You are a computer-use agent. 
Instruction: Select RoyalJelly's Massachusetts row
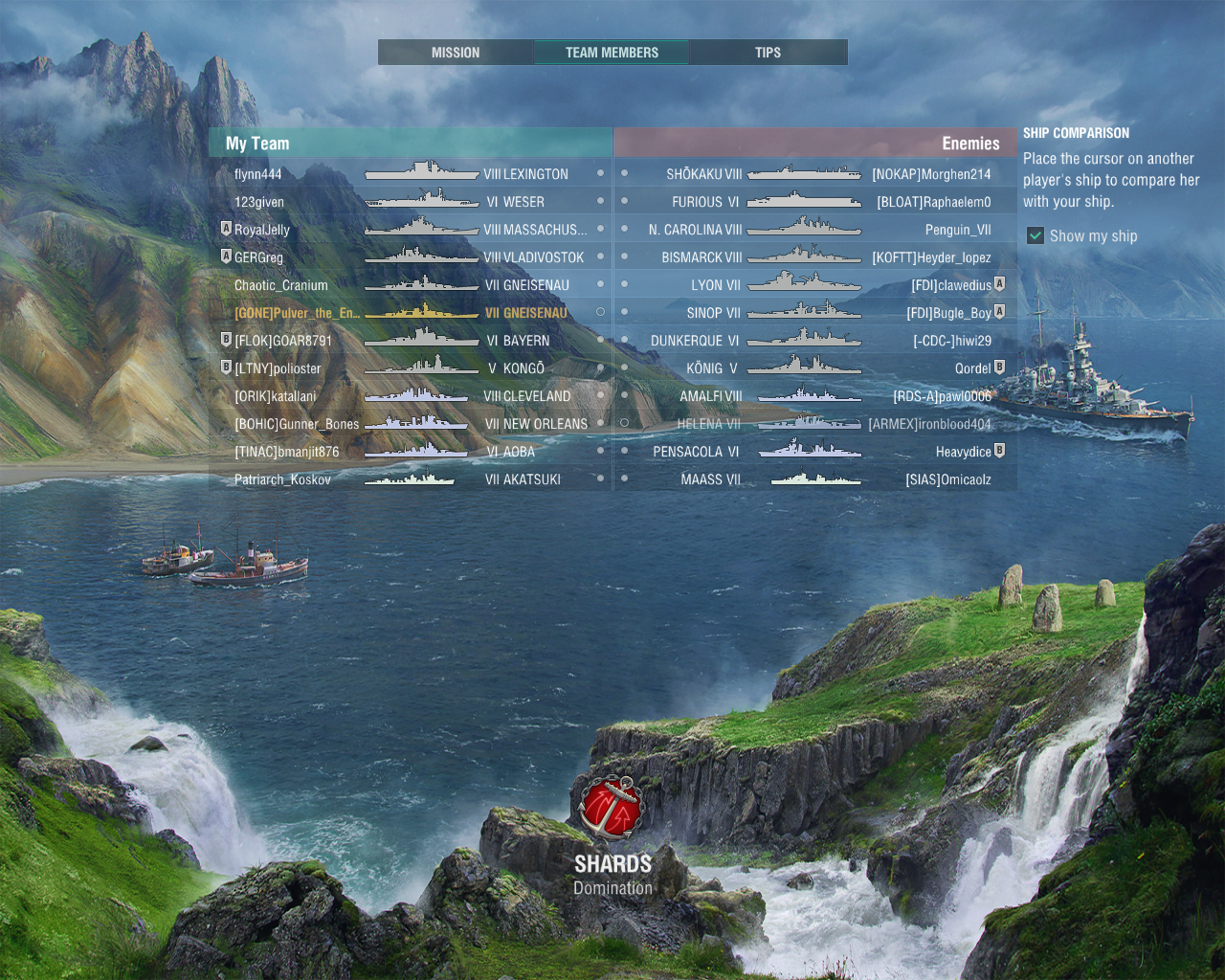click(x=412, y=230)
